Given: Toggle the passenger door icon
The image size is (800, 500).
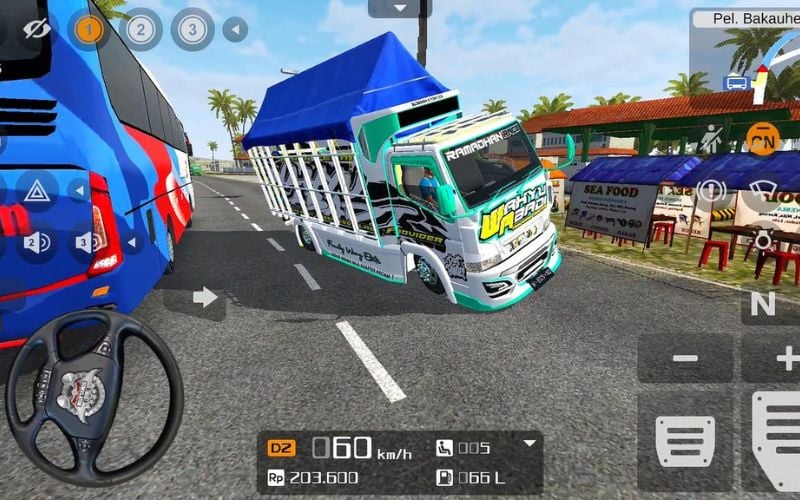Looking at the screenshot, I should [711, 139].
